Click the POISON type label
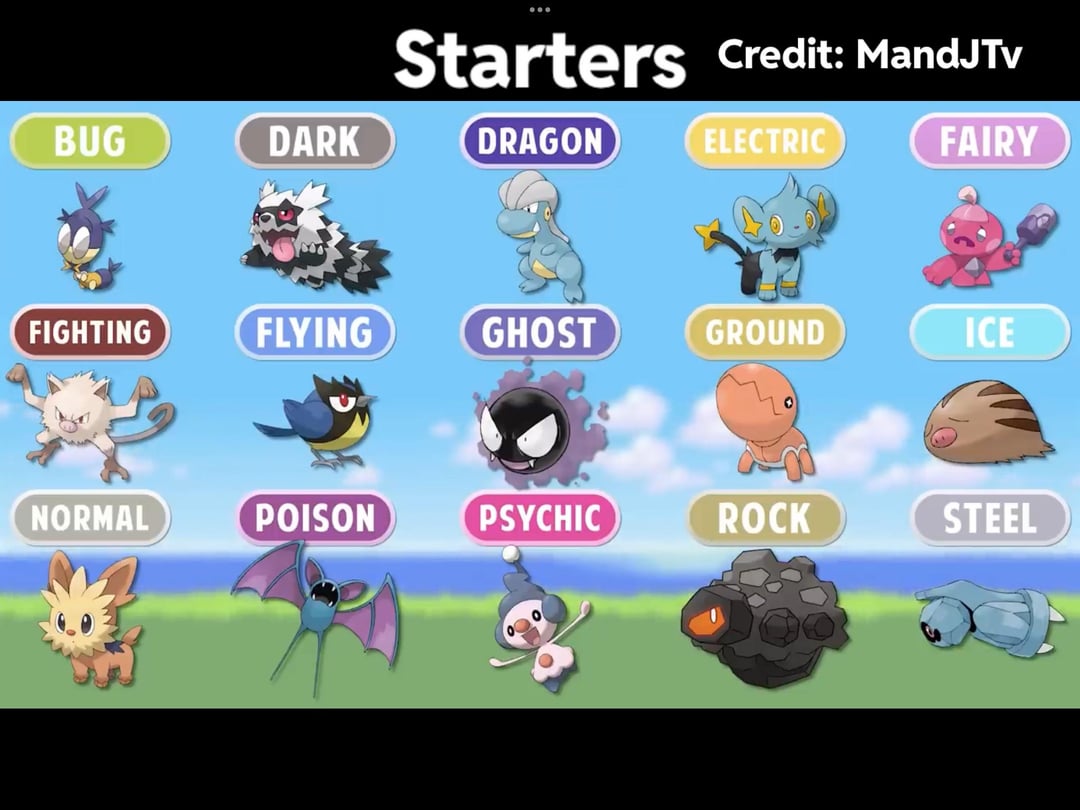This screenshot has height=810, width=1080. (315, 518)
